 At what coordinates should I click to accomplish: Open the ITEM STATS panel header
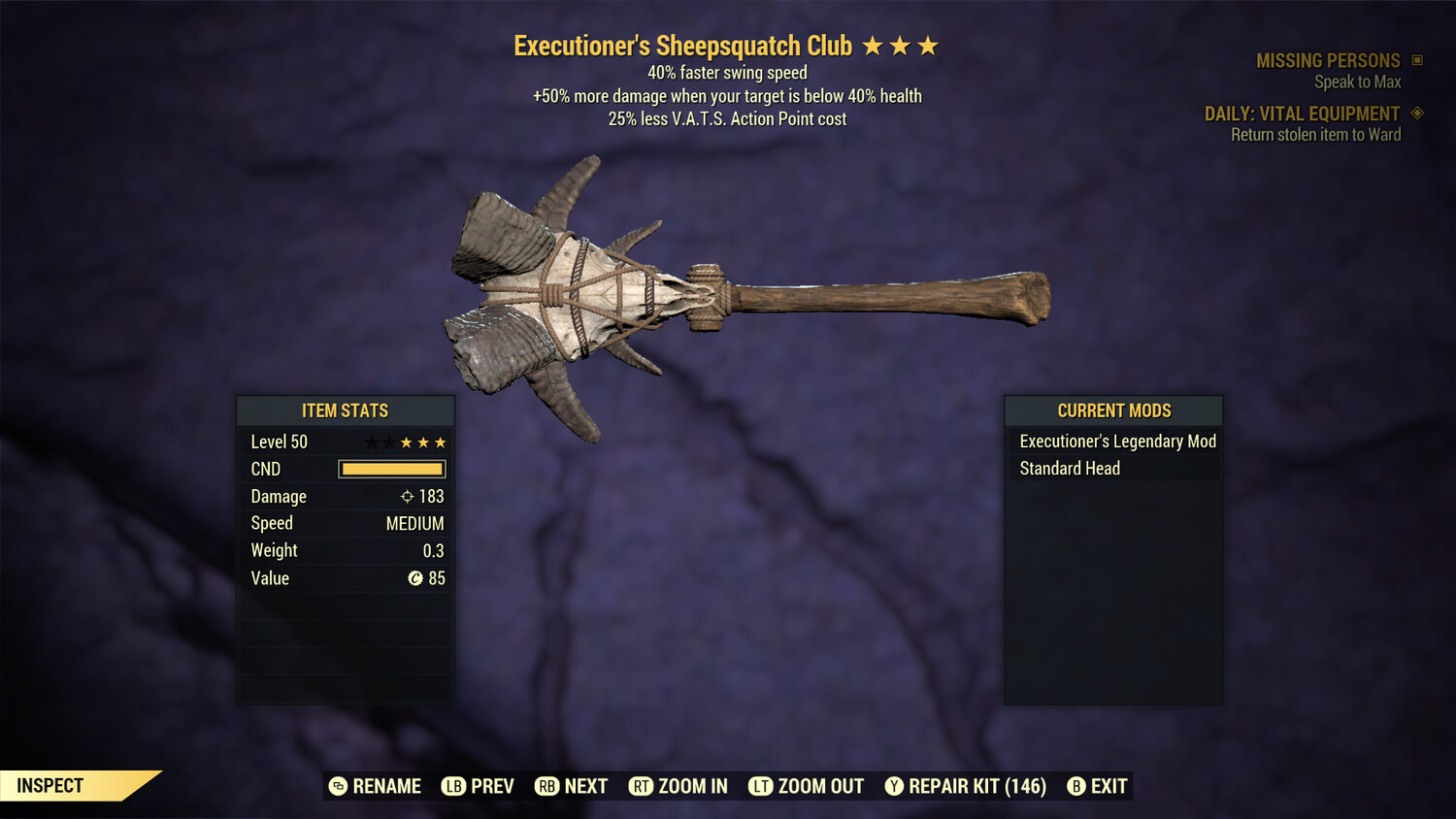tap(345, 410)
